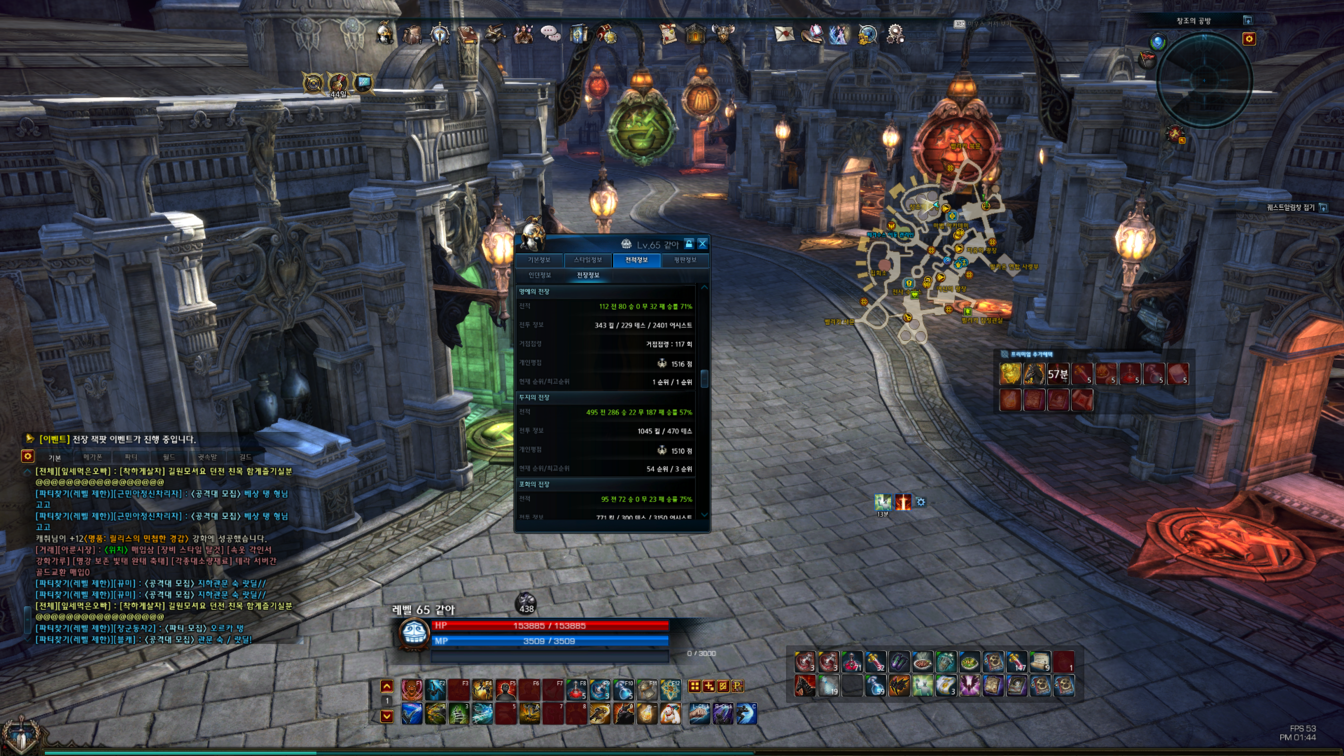This screenshot has width=1344, height=756.
Task: Switch to the 기본정보 tab
Action: click(x=539, y=260)
